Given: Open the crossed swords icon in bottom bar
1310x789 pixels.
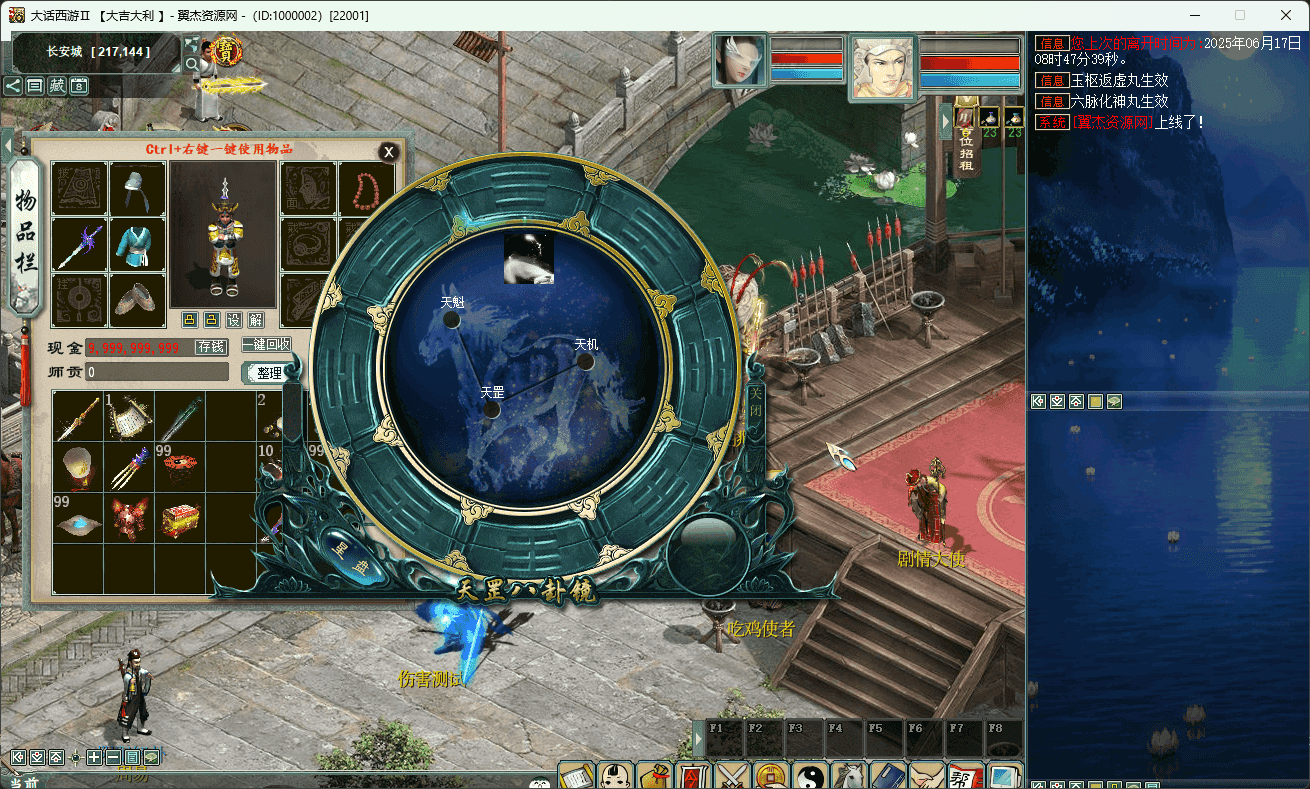Looking at the screenshot, I should 731,776.
